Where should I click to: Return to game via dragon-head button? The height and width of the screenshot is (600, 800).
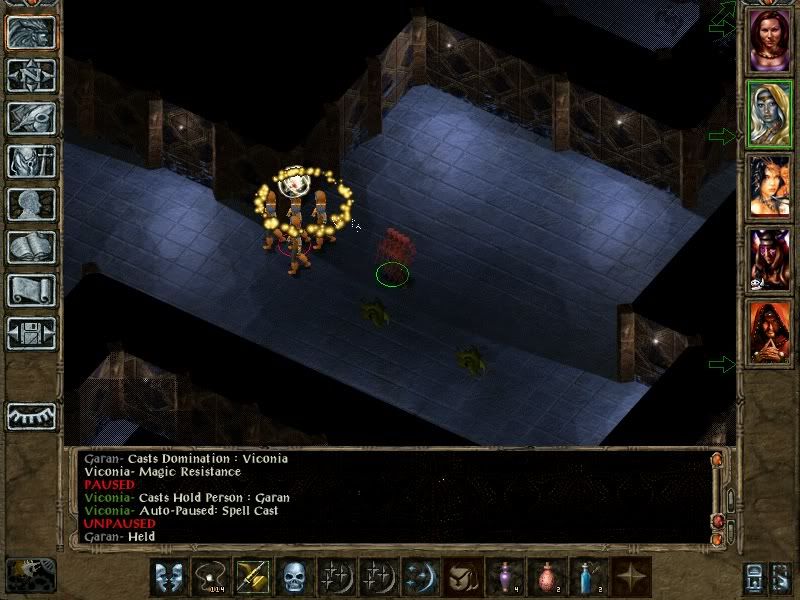click(30, 32)
